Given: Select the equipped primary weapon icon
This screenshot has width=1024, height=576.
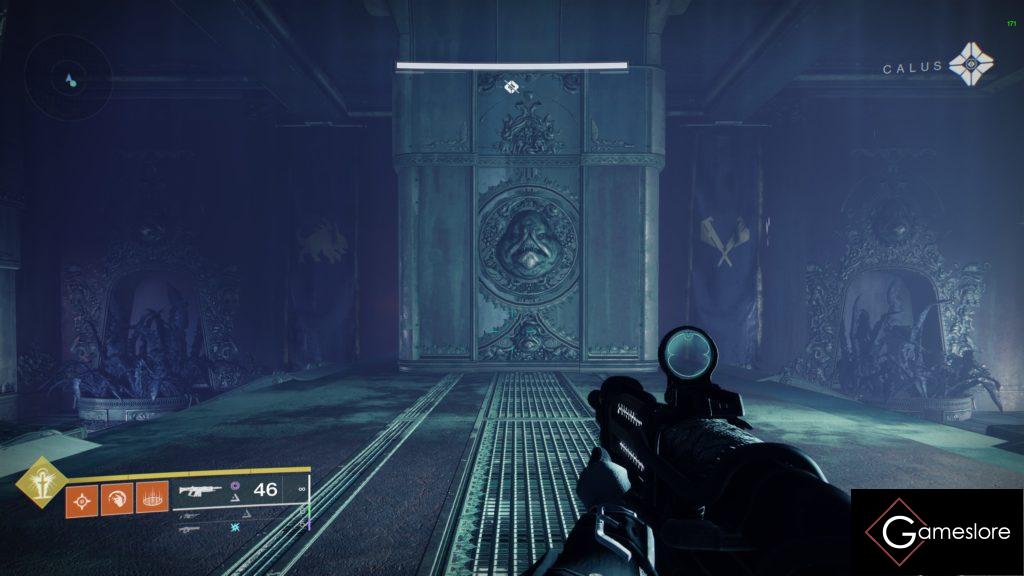Looking at the screenshot, I should pos(199,490).
